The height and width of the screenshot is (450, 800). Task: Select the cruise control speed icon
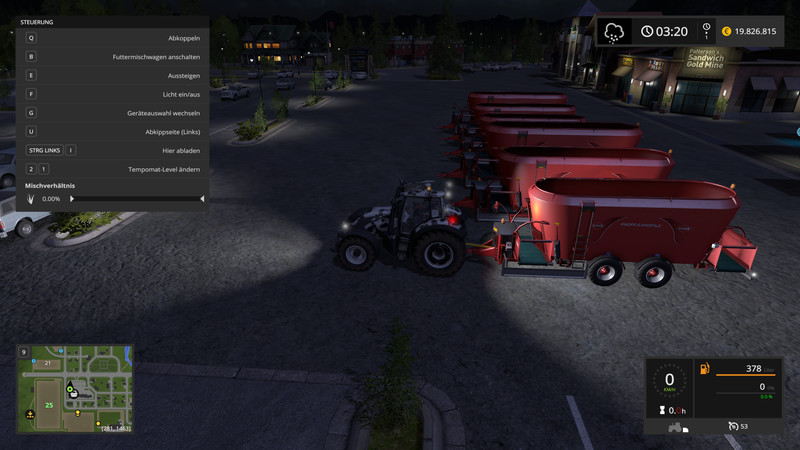click(732, 426)
